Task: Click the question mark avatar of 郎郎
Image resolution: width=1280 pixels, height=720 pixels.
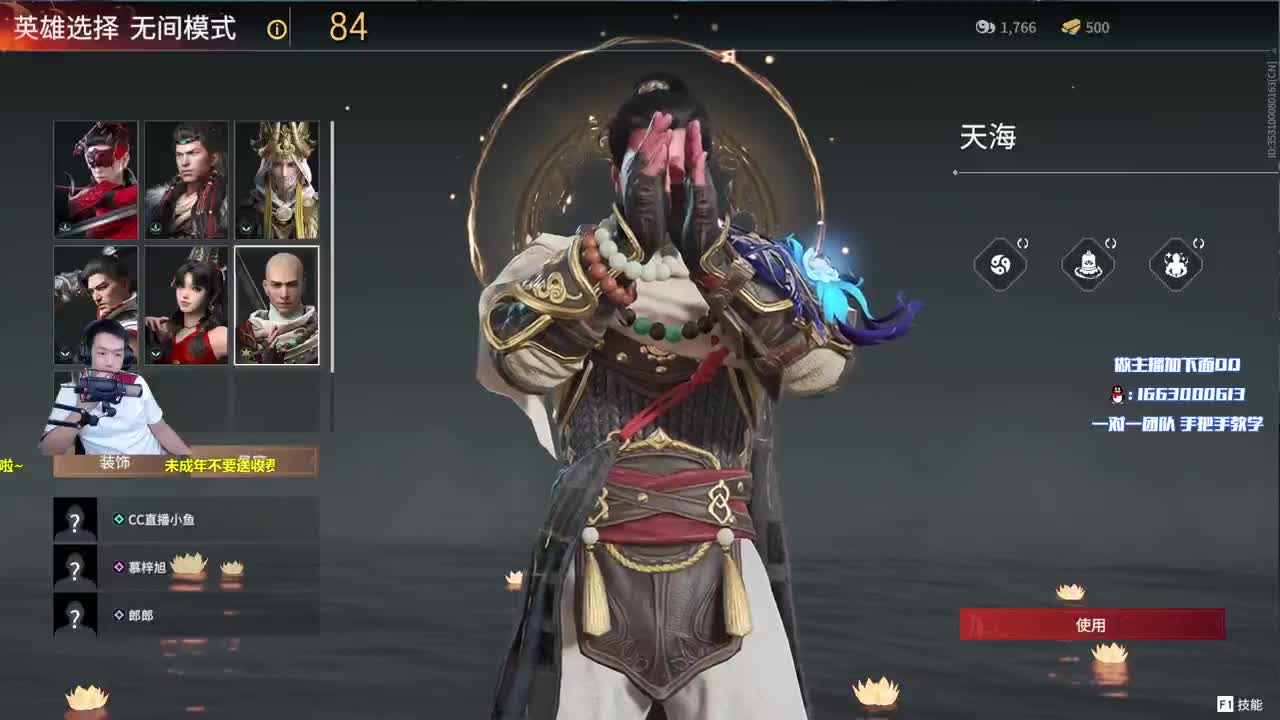Action: [x=75, y=615]
